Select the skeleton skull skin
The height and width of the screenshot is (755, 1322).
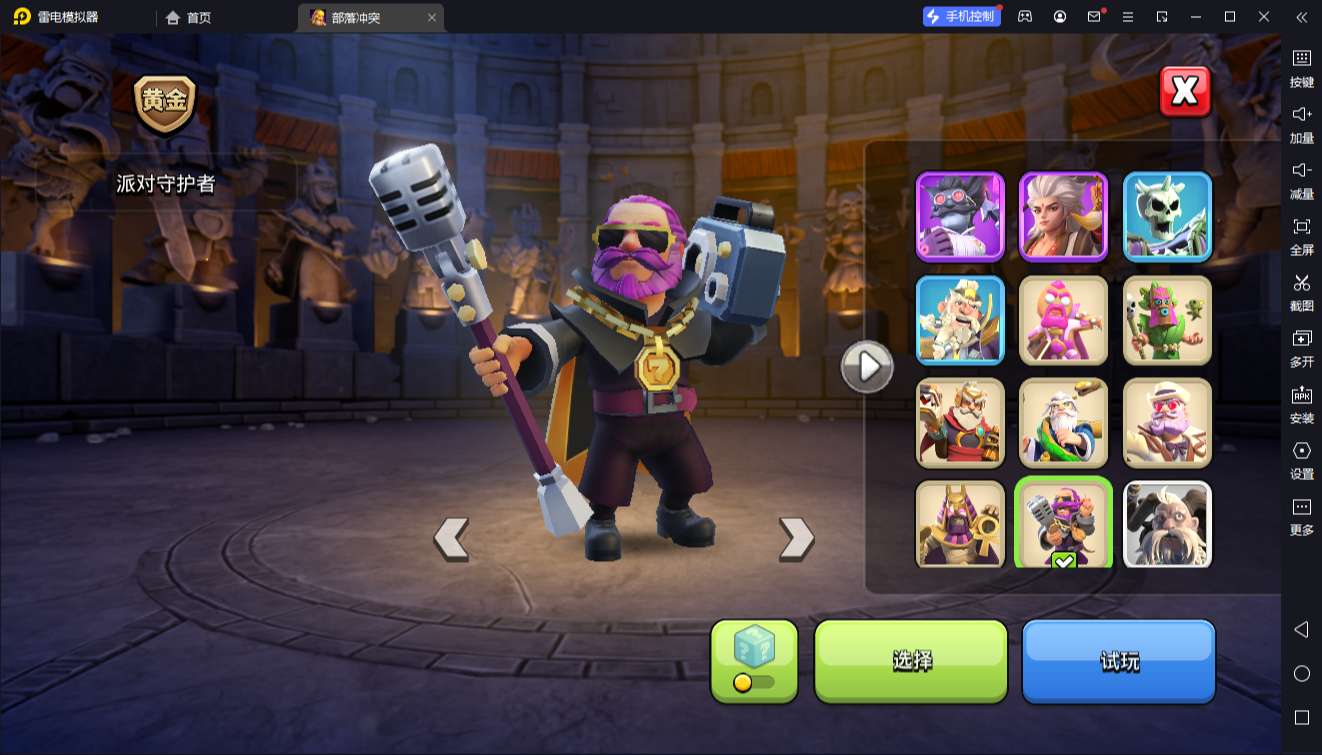click(x=1167, y=216)
